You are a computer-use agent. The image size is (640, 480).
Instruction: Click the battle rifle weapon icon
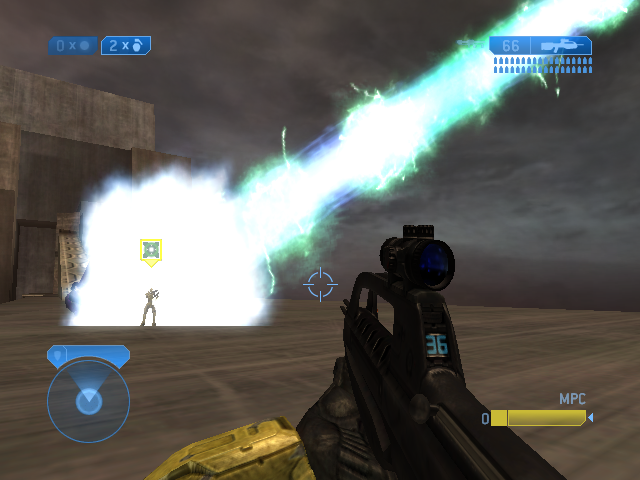pos(560,45)
